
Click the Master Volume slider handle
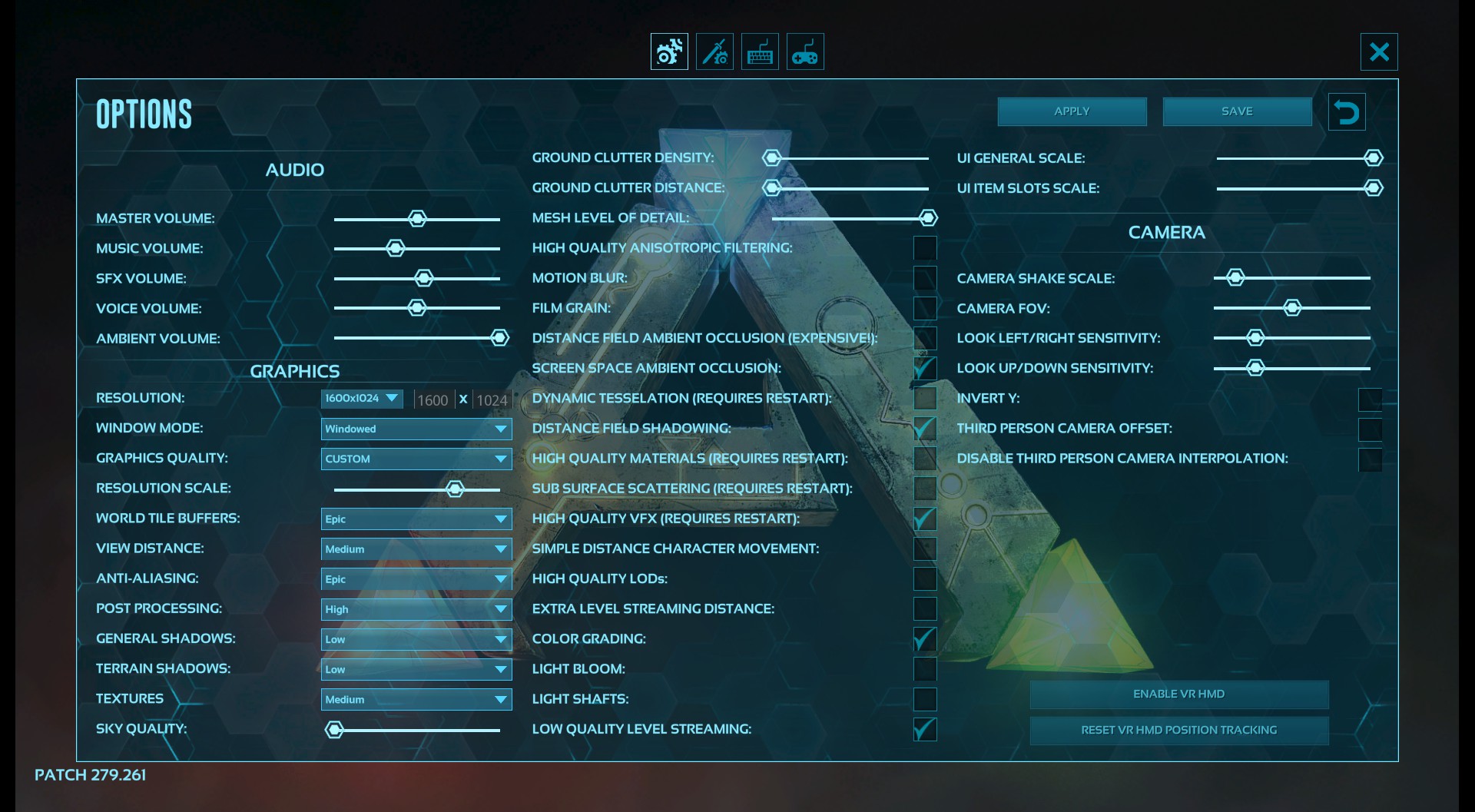(x=417, y=219)
